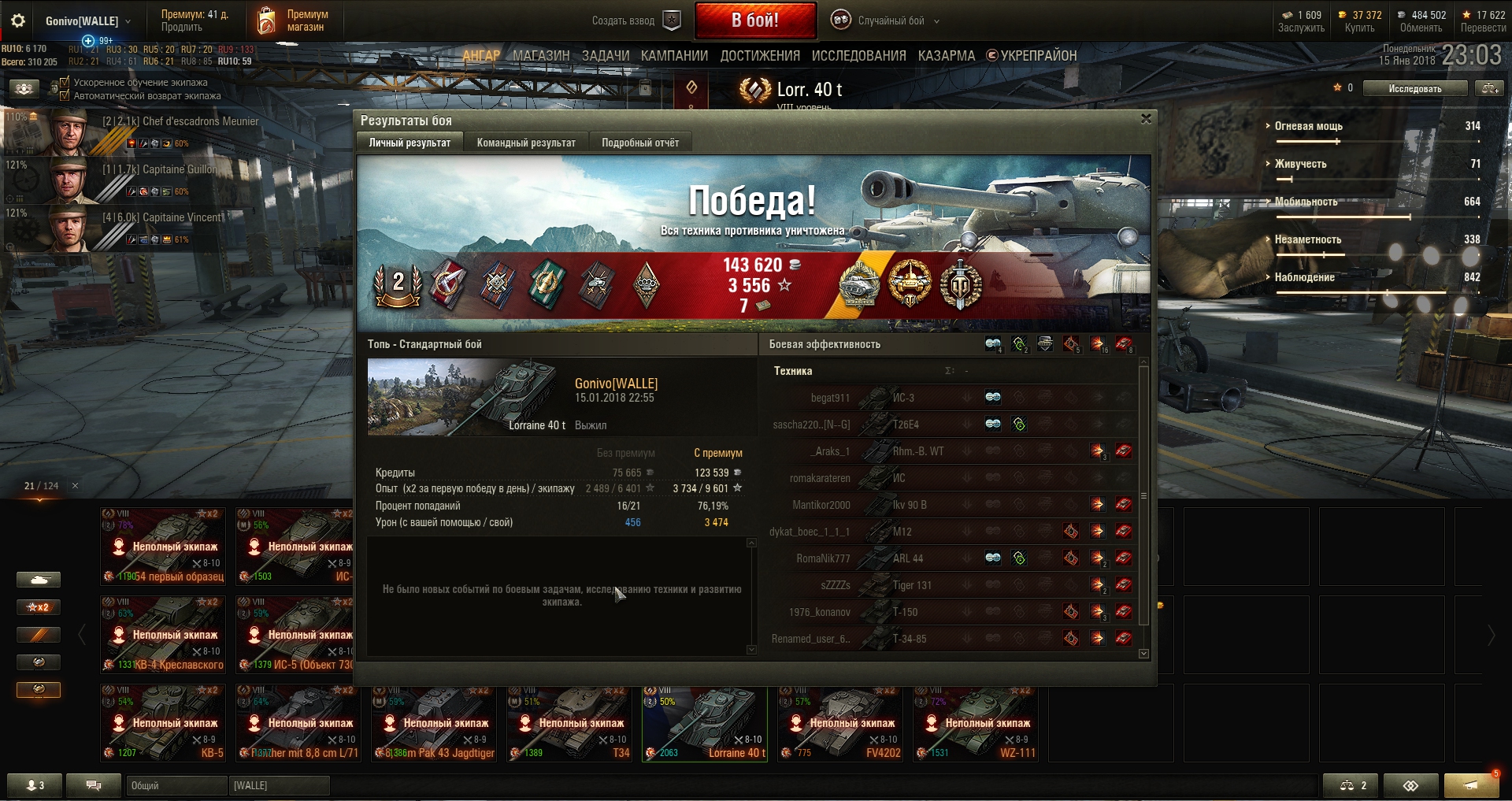Go to ЗАДАЧИ section
Screen dimensions: 1512x801
pyautogui.click(x=605, y=56)
